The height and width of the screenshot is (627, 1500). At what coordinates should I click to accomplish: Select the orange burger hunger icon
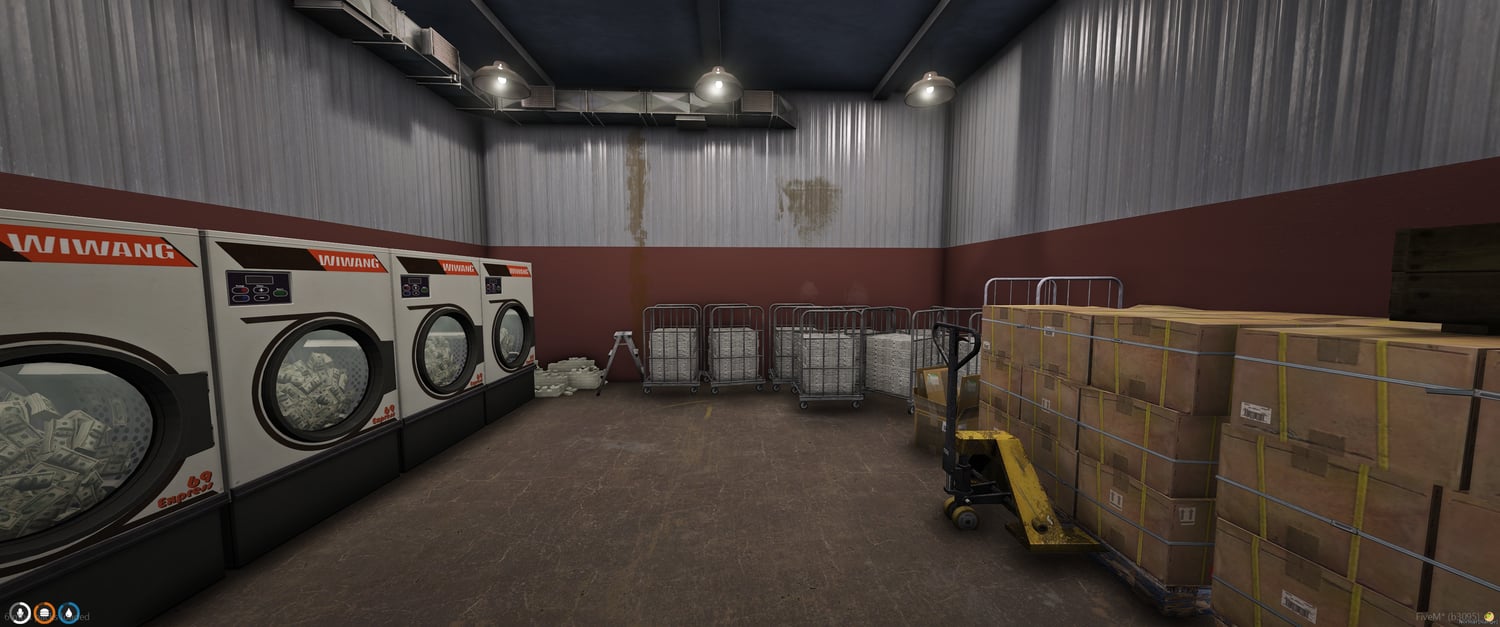click(x=45, y=613)
